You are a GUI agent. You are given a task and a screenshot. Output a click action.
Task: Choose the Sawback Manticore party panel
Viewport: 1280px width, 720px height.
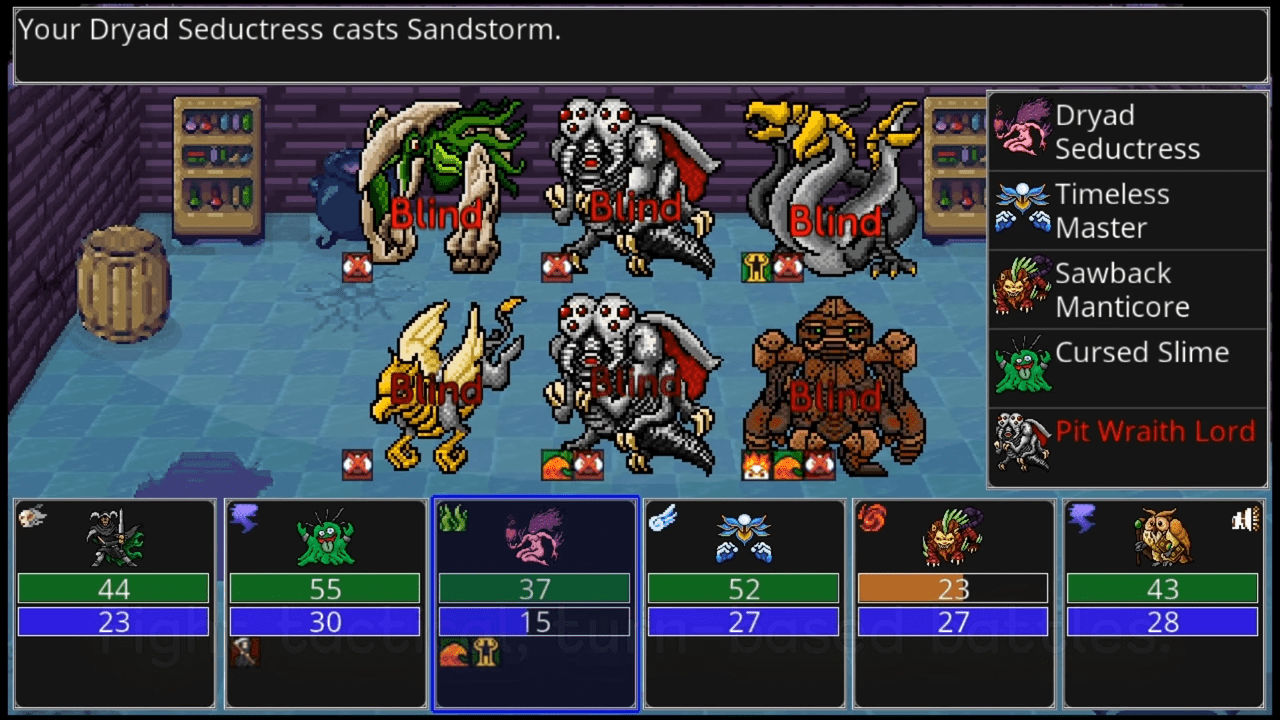pyautogui.click(x=953, y=604)
